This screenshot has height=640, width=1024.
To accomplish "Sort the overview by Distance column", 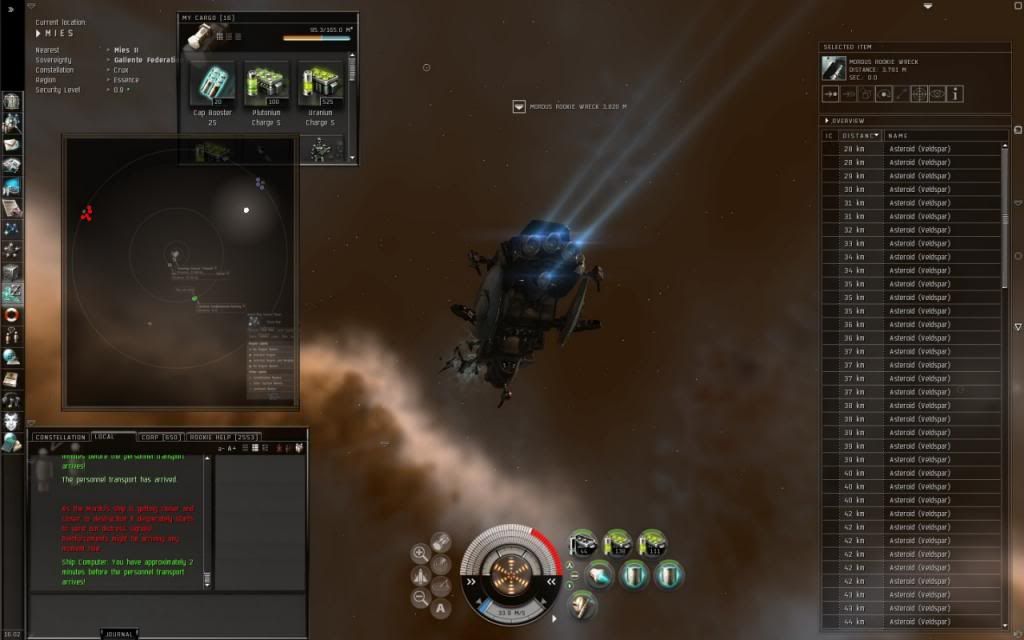I will tap(860, 135).
